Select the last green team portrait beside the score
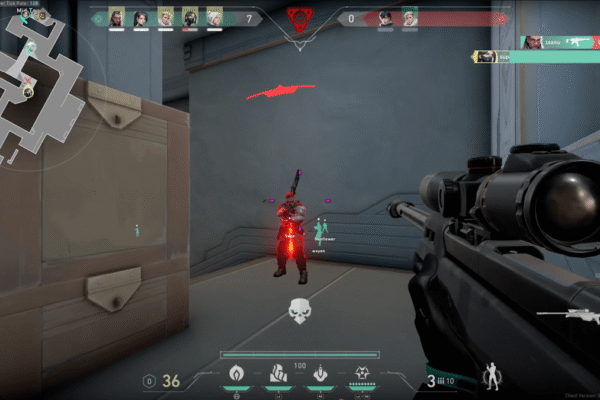600x400 pixels. click(x=214, y=18)
